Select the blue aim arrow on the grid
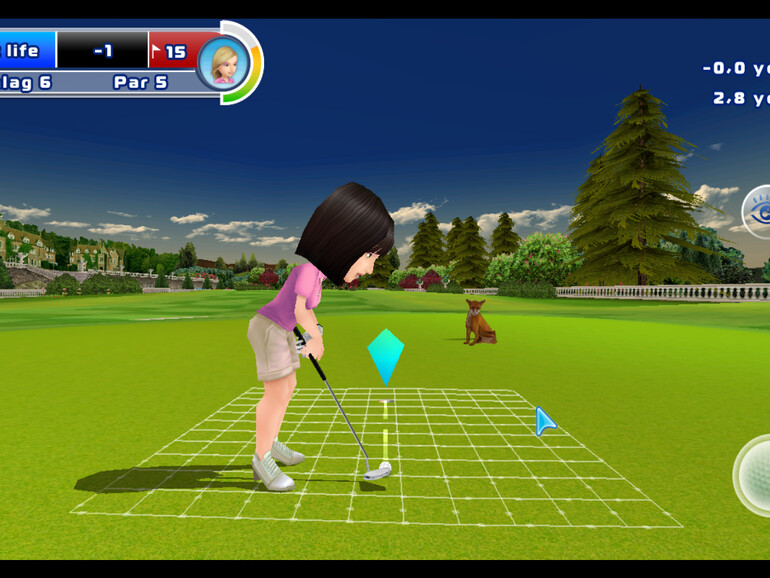The height and width of the screenshot is (578, 770). coord(545,421)
